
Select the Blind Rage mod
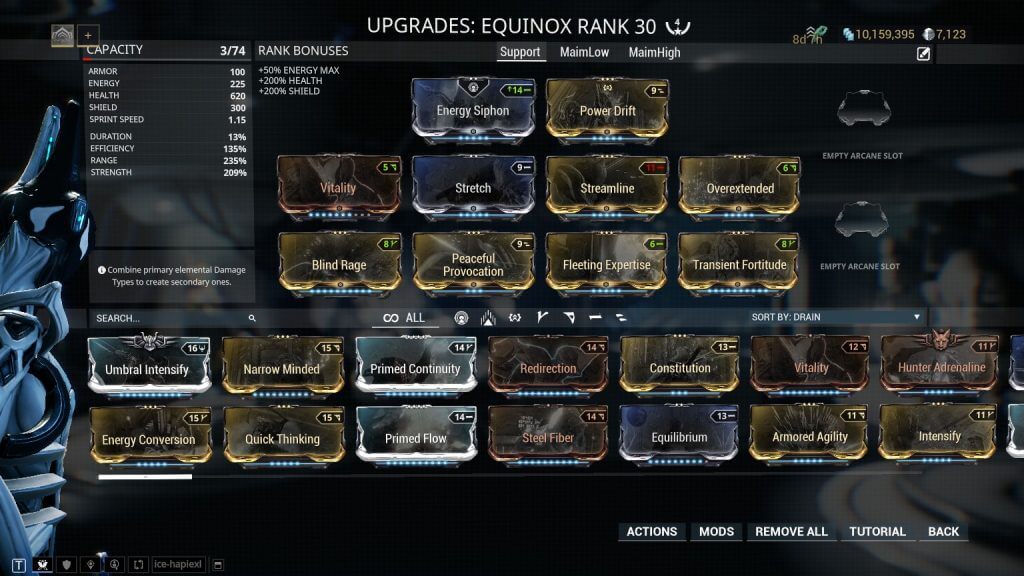[x=339, y=264]
